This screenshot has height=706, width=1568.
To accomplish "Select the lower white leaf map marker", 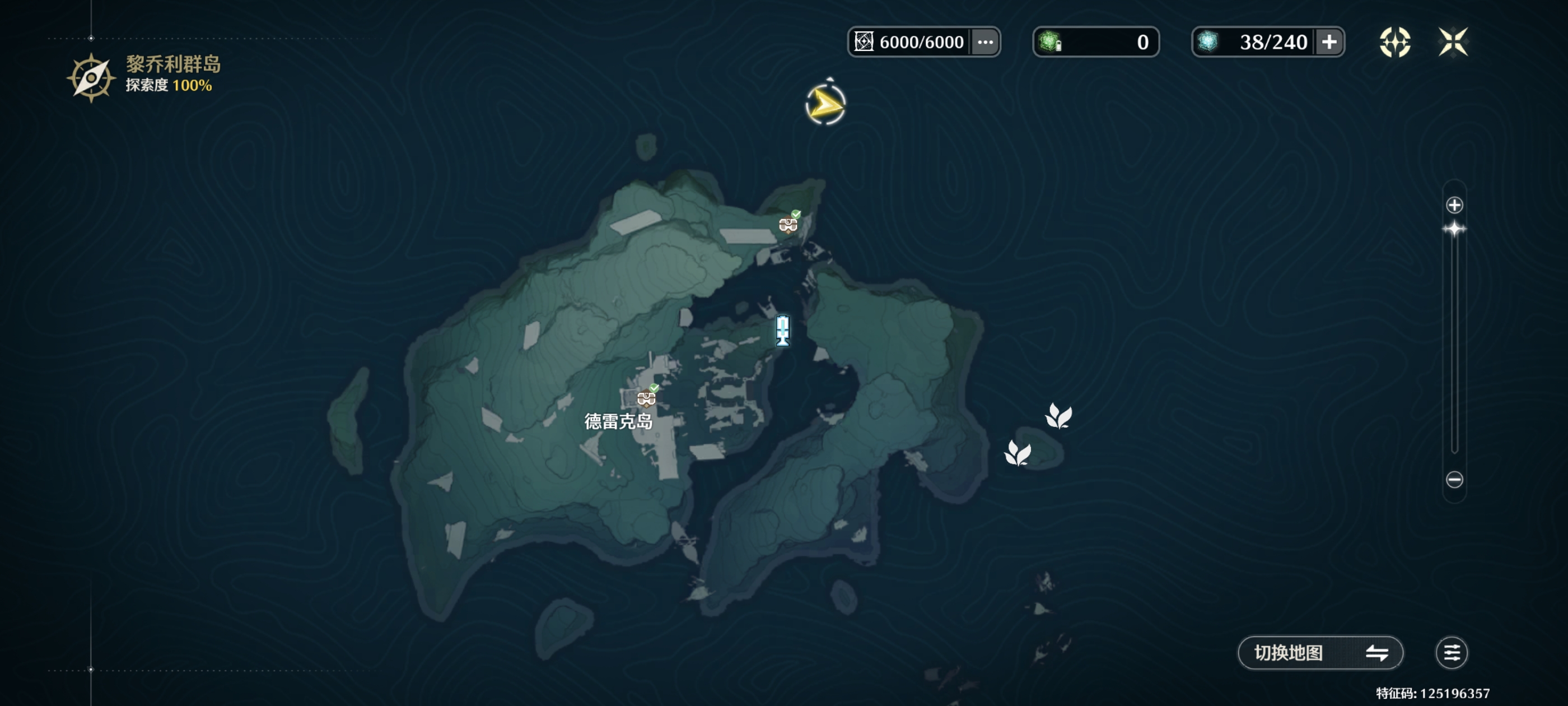I will 1017,453.
